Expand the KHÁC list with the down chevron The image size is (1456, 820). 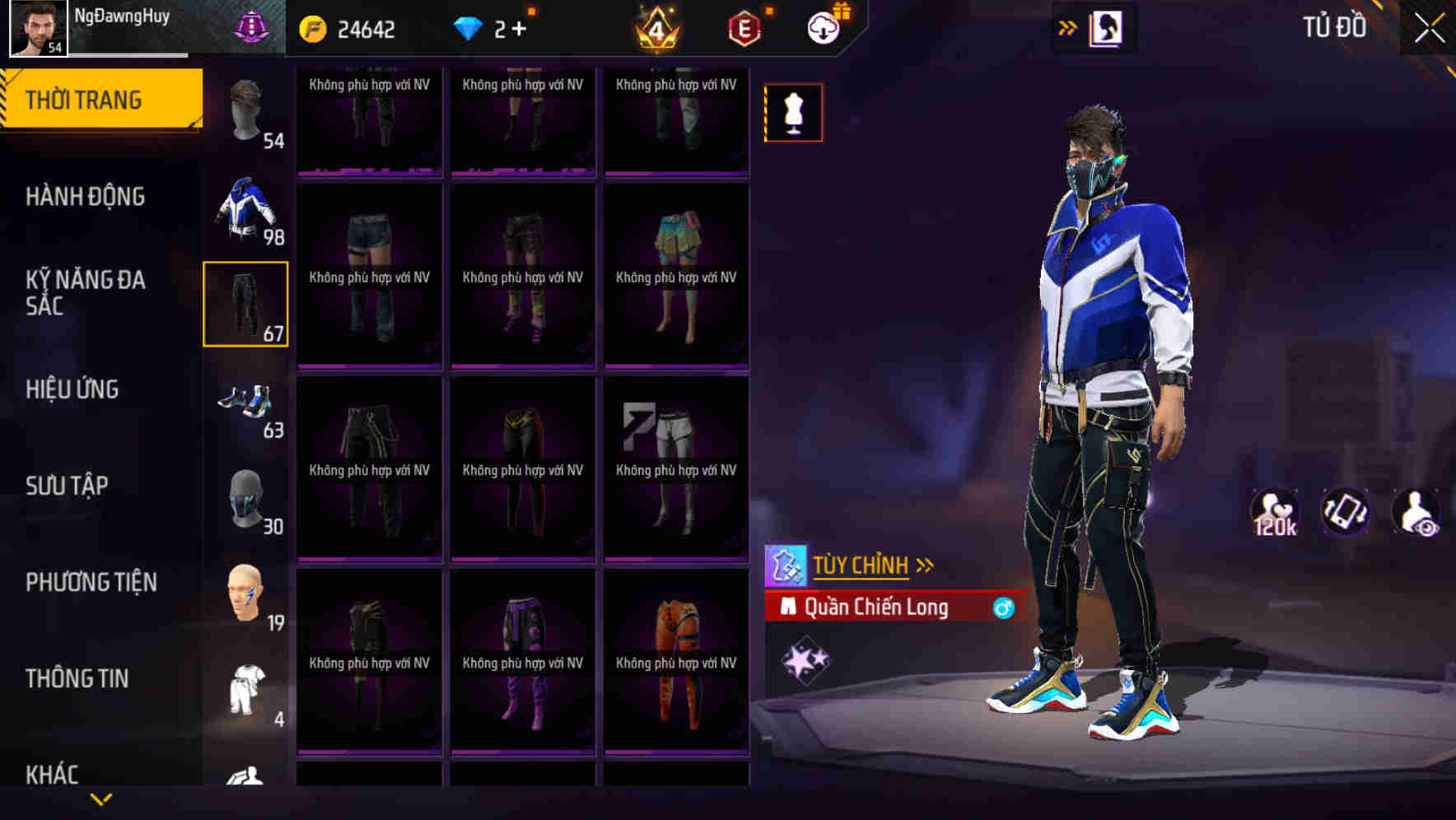pyautogui.click(x=101, y=799)
